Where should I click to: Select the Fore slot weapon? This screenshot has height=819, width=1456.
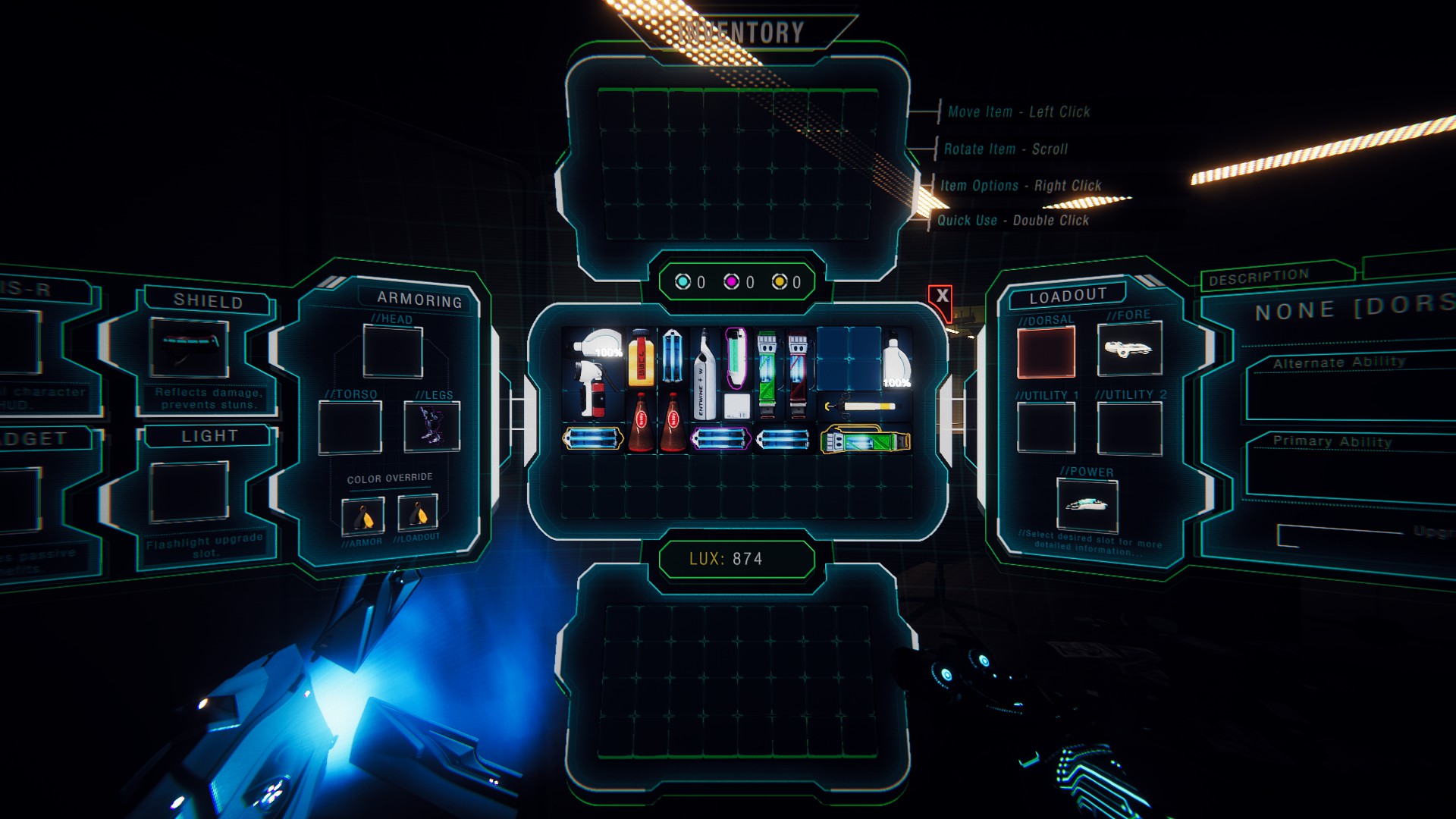coord(1129,349)
